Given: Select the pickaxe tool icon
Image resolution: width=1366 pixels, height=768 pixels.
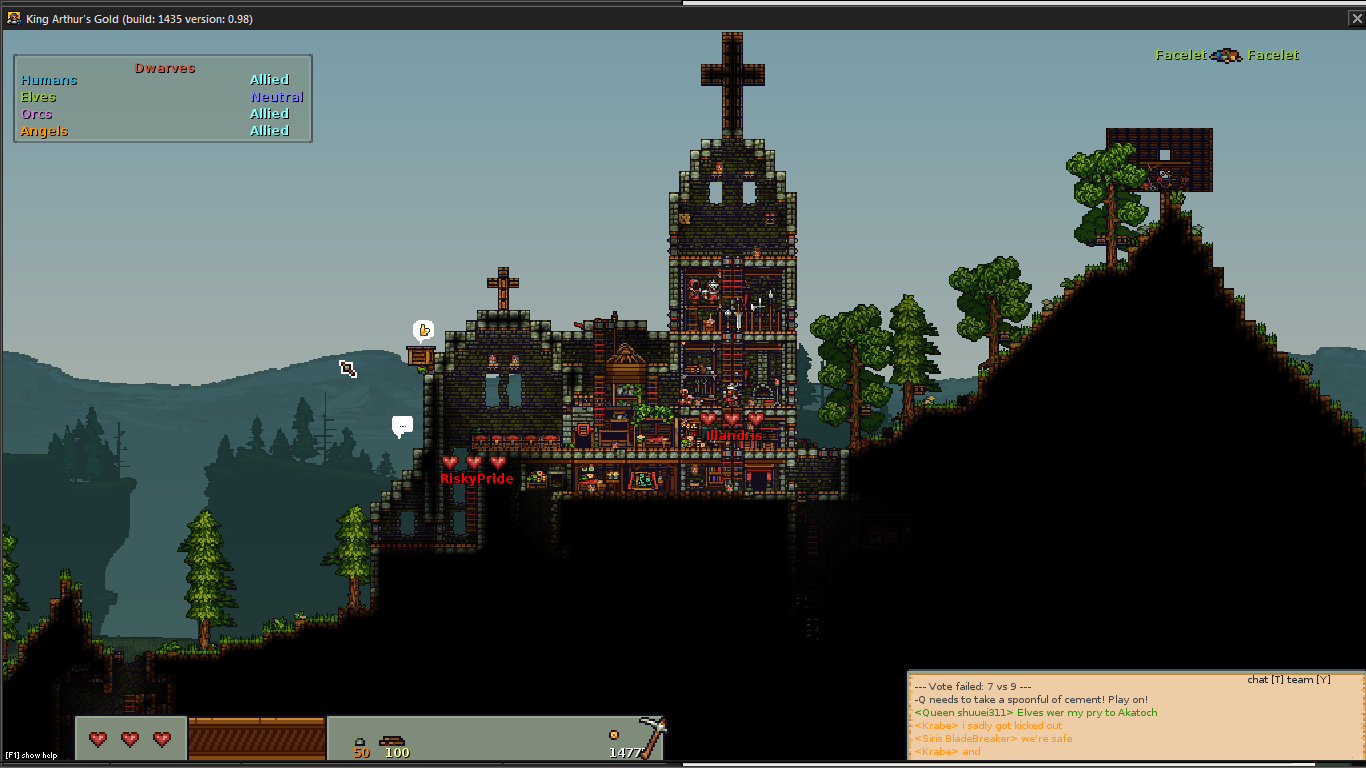Looking at the screenshot, I should (x=651, y=736).
